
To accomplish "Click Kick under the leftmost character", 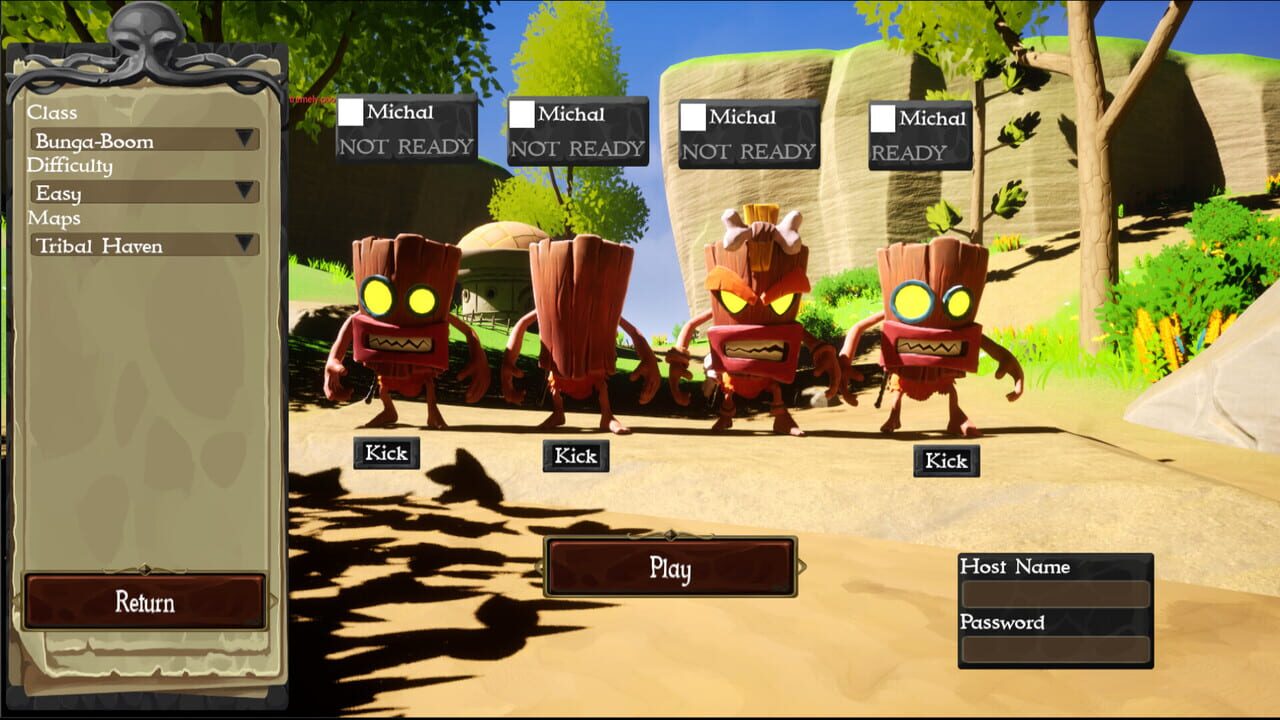I will [x=385, y=452].
